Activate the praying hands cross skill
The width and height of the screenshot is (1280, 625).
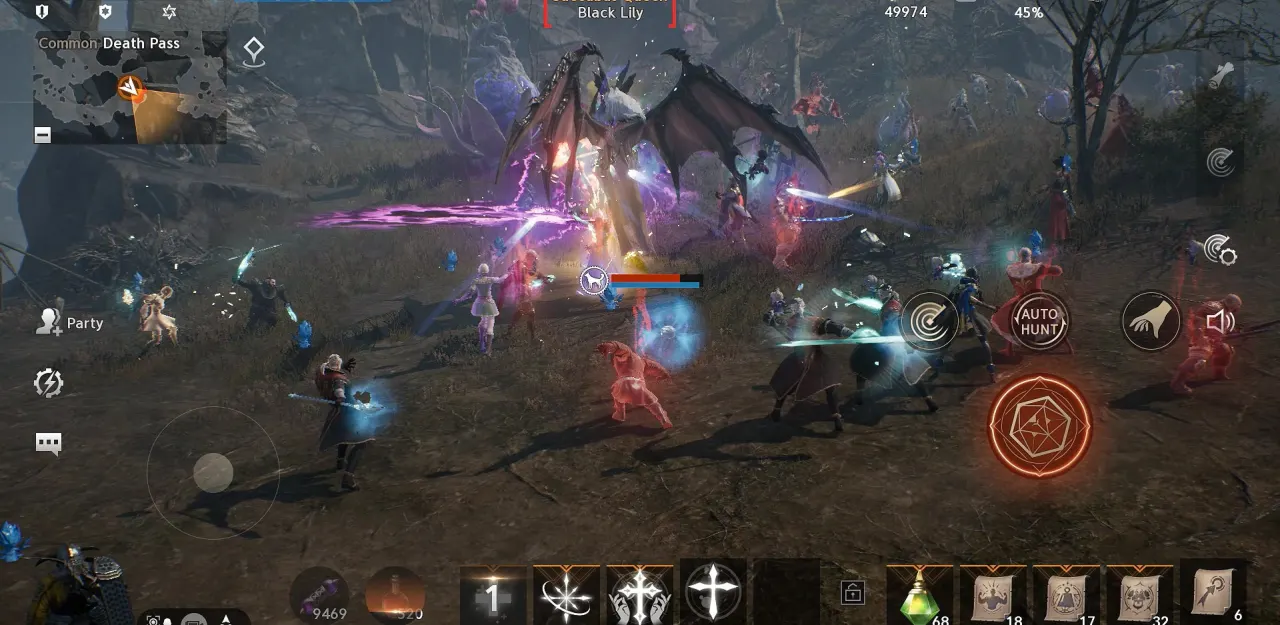pos(640,593)
